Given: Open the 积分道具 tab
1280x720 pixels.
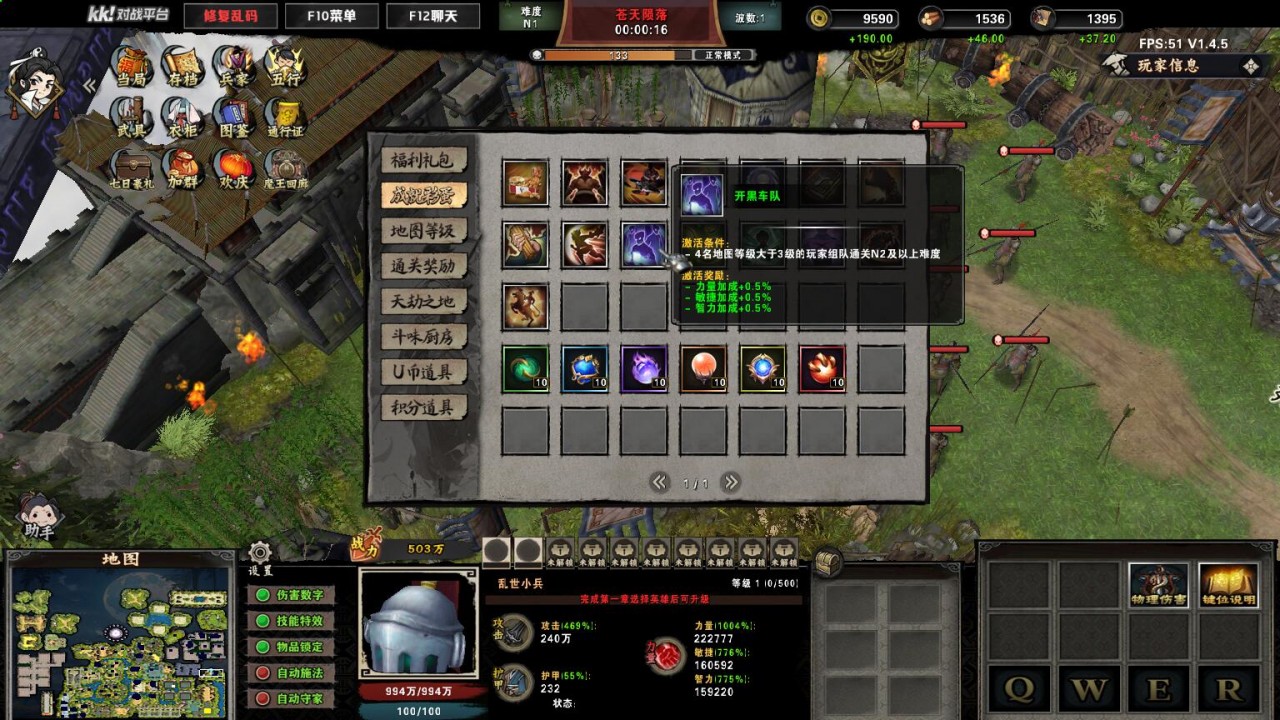Looking at the screenshot, I should click(x=423, y=408).
